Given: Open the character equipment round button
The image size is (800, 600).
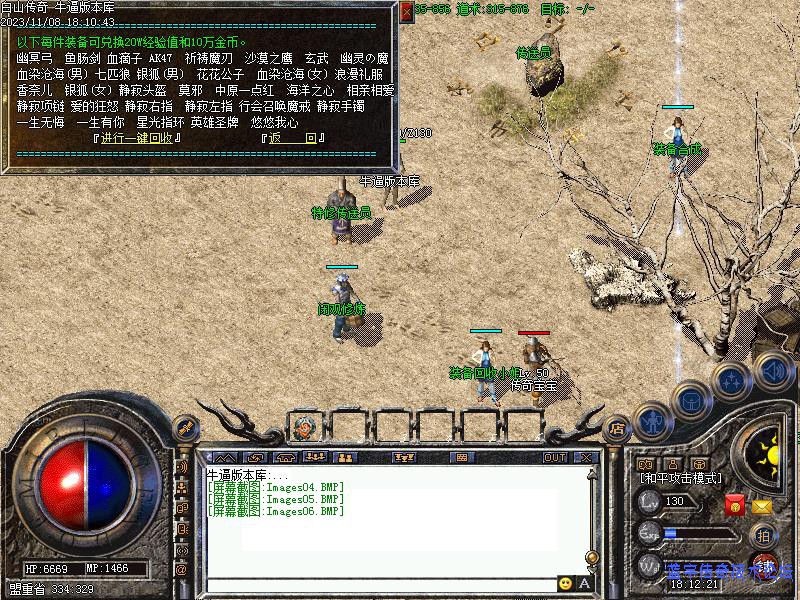Looking at the screenshot, I should click(x=653, y=420).
